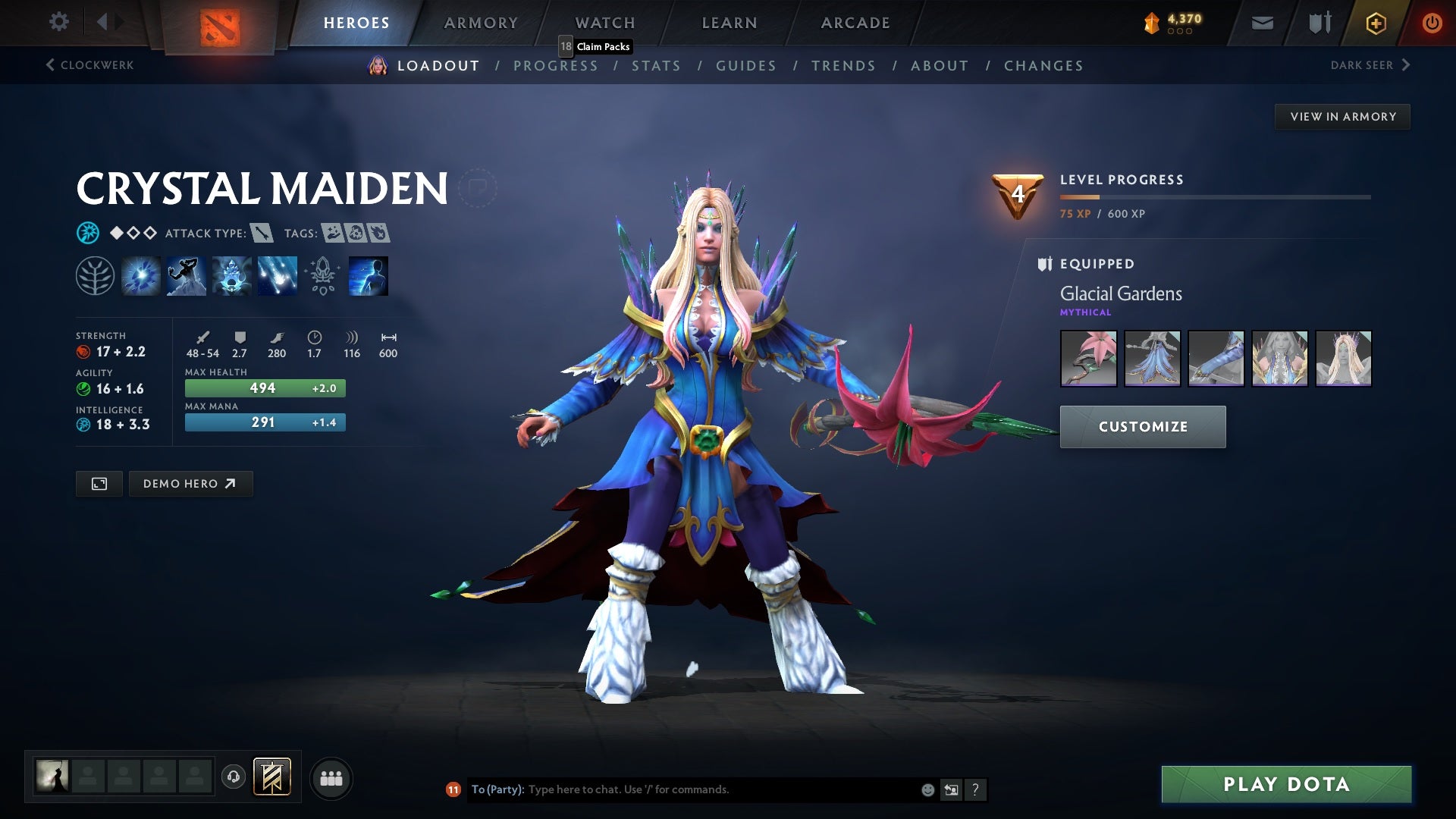Open the emoticon picker in chat bar
1456x819 pixels.
click(x=927, y=789)
